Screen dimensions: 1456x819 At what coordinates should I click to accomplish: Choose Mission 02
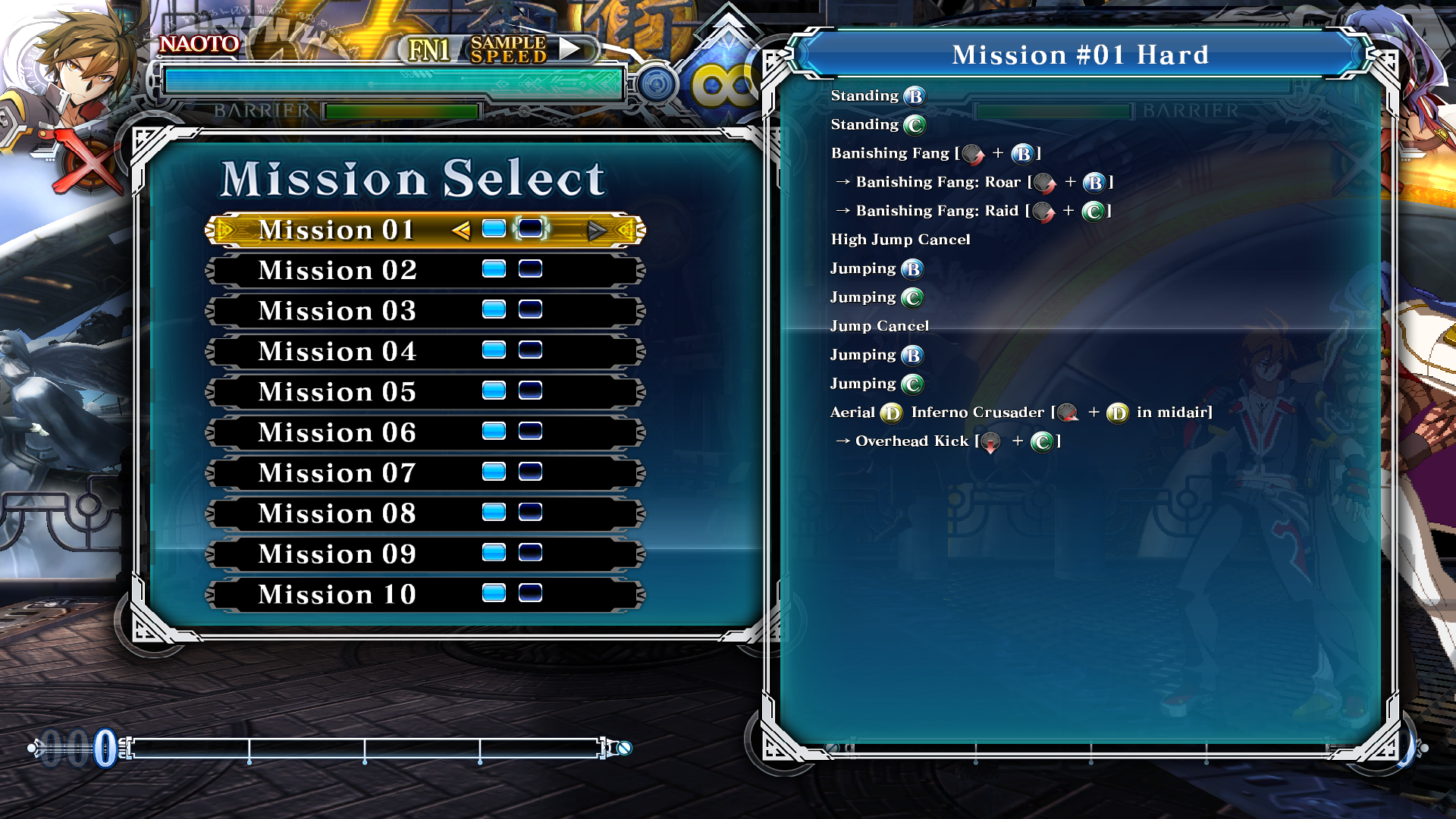tap(337, 271)
